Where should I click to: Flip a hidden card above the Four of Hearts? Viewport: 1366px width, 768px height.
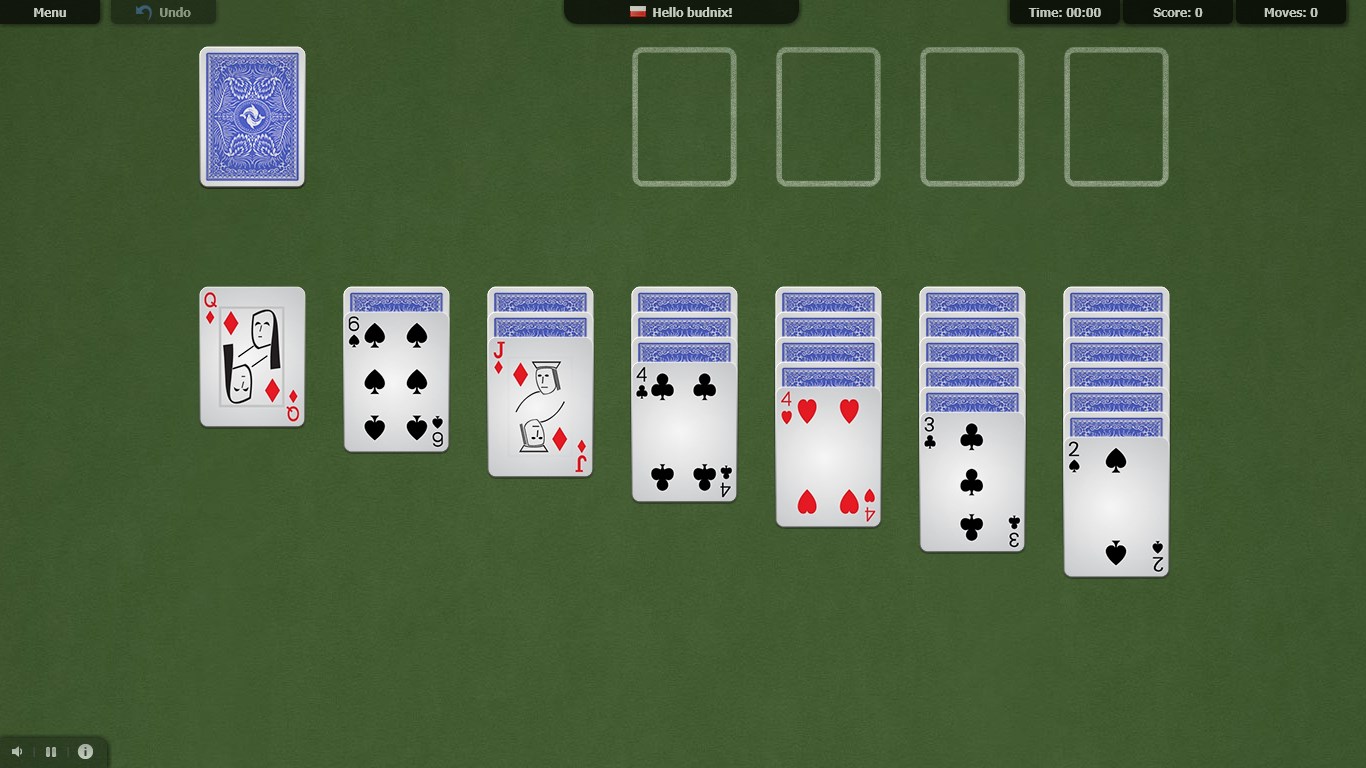pos(828,376)
